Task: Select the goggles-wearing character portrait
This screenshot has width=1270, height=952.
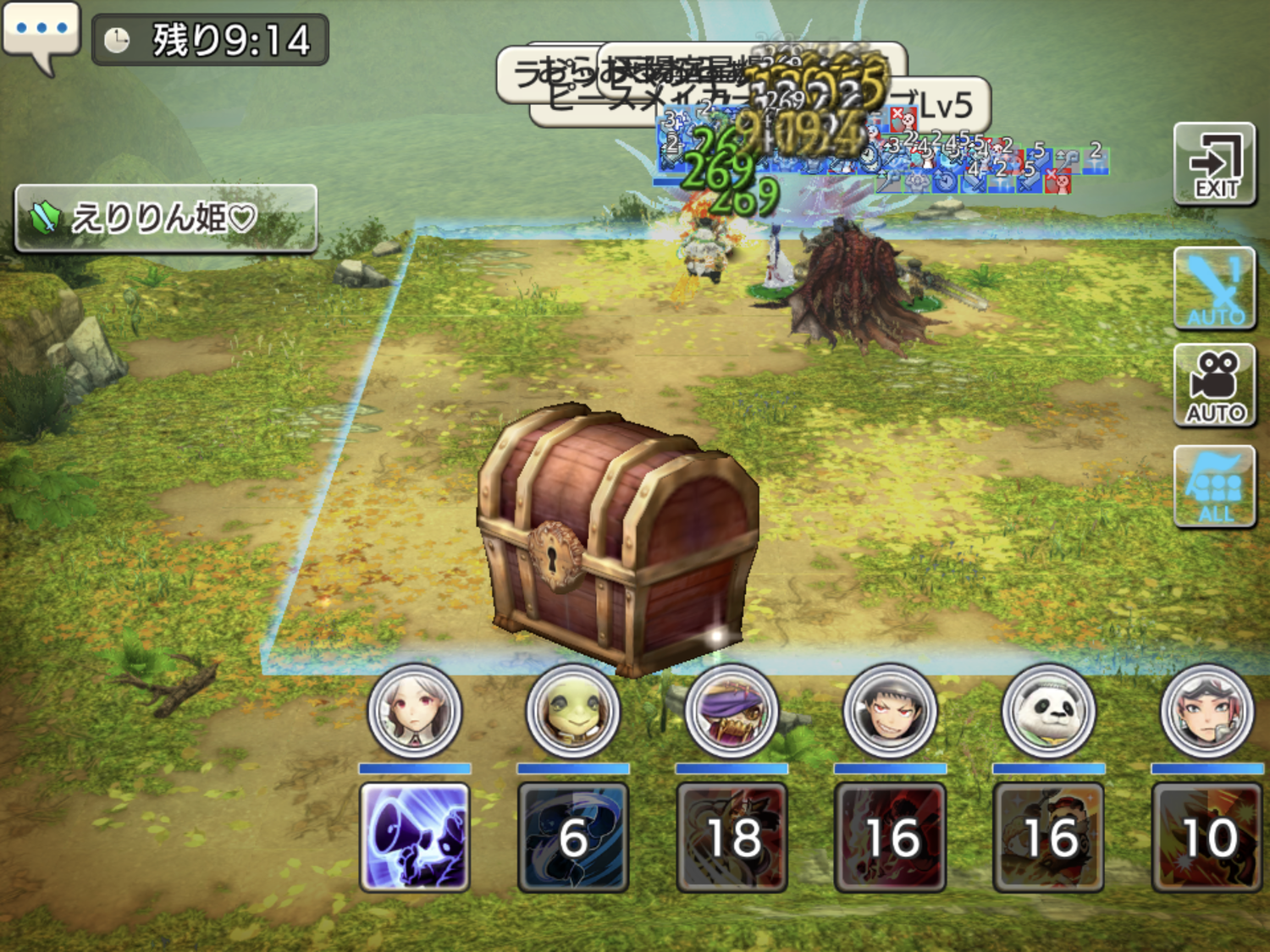Action: click(x=1206, y=712)
